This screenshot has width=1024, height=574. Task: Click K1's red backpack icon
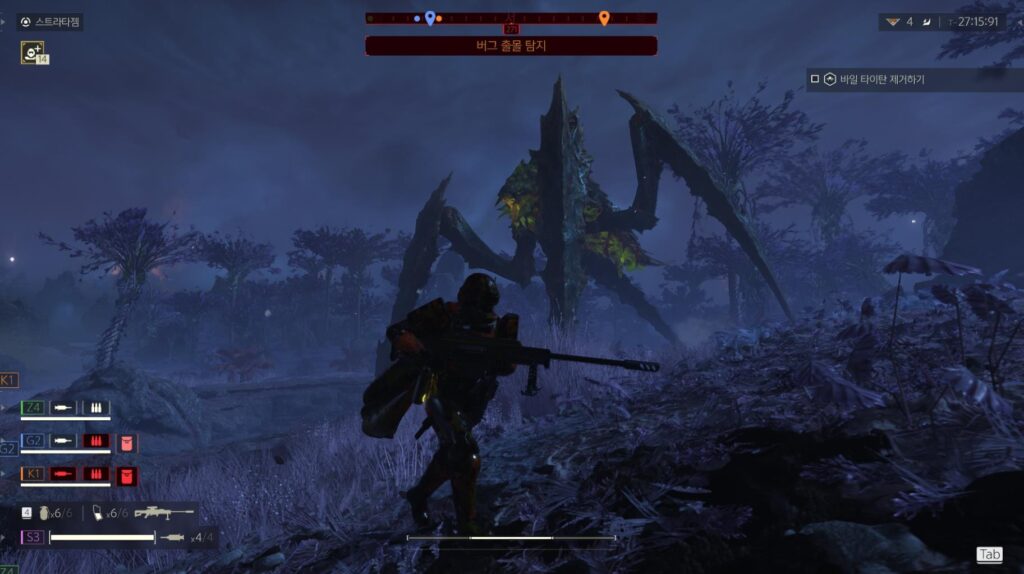point(127,474)
